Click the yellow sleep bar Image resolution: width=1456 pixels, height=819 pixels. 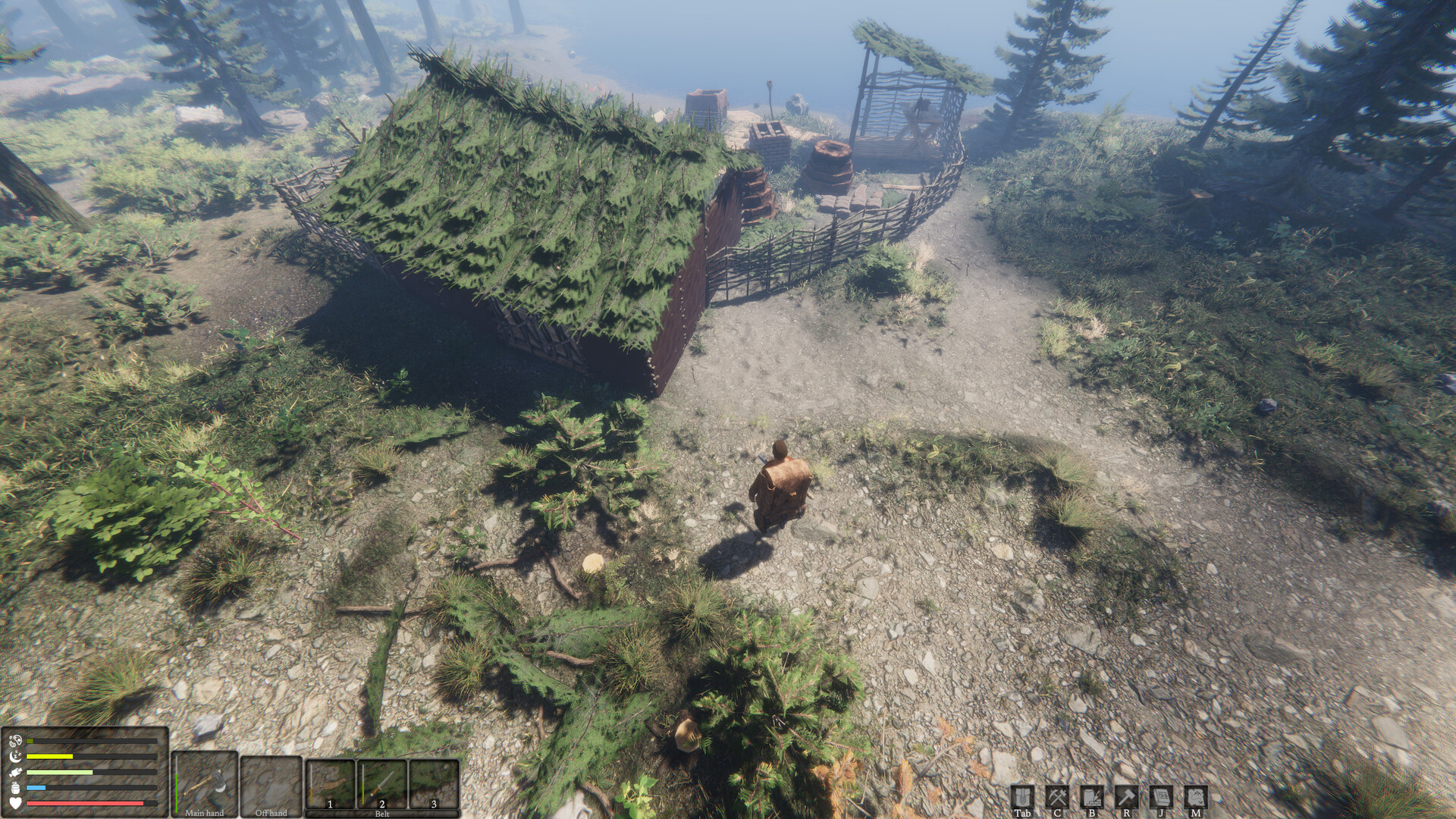point(49,755)
